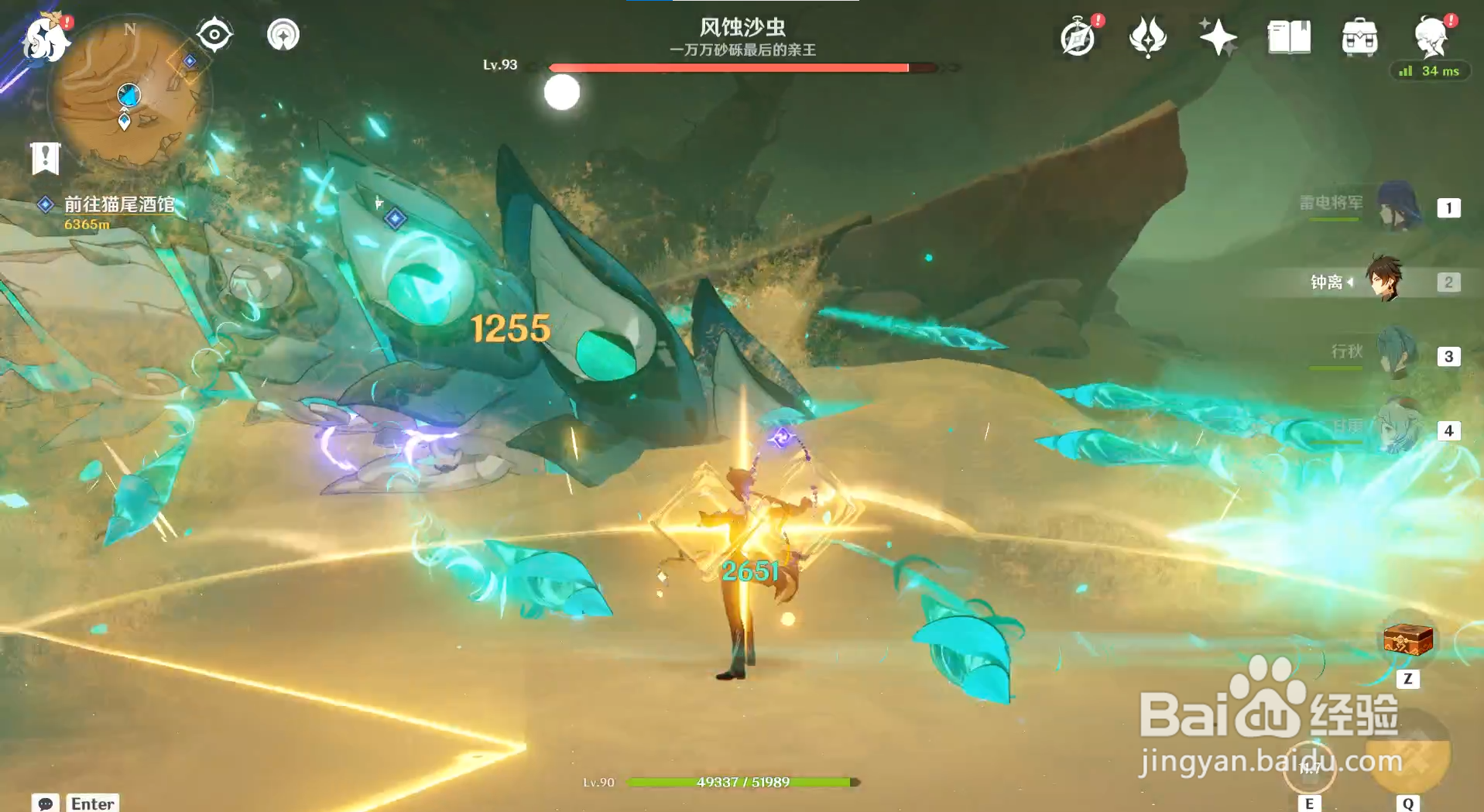Open the Paimon main menu

pos(44,39)
